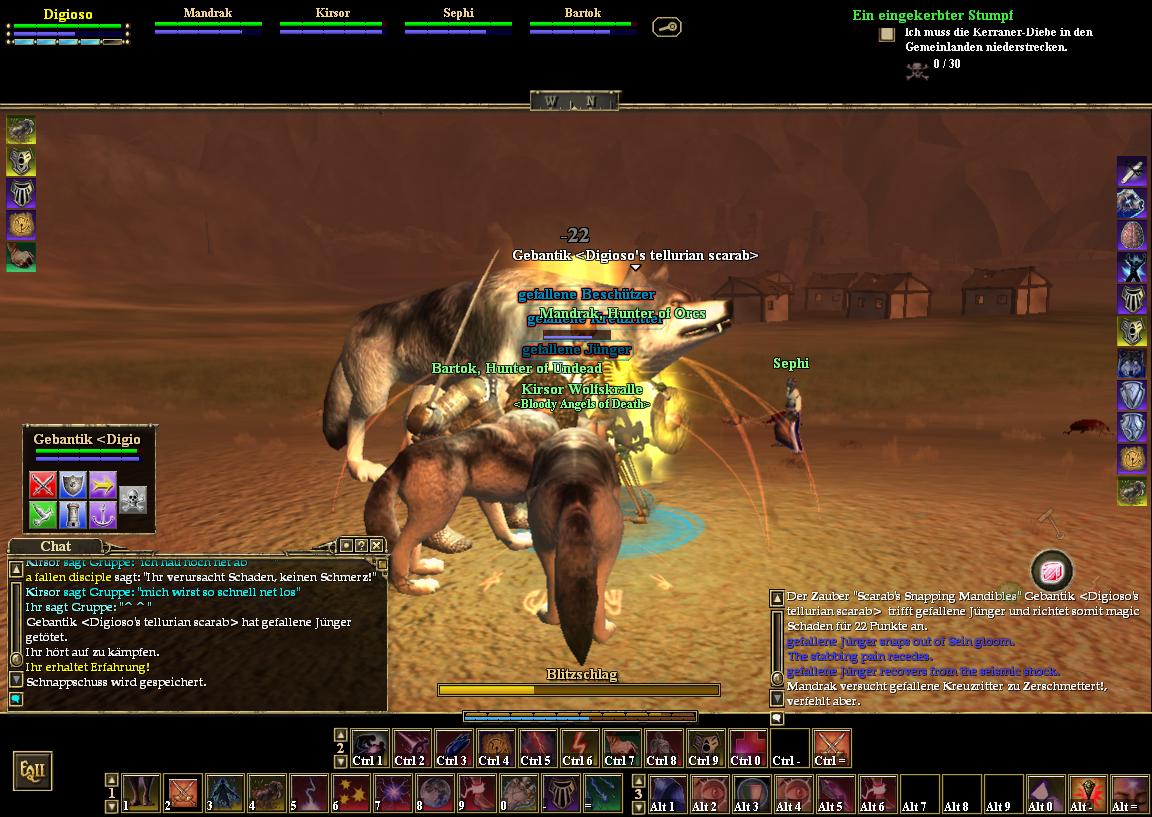The width and height of the screenshot is (1152, 817).
Task: Open the Chat window help button
Action: pyautogui.click(x=361, y=545)
